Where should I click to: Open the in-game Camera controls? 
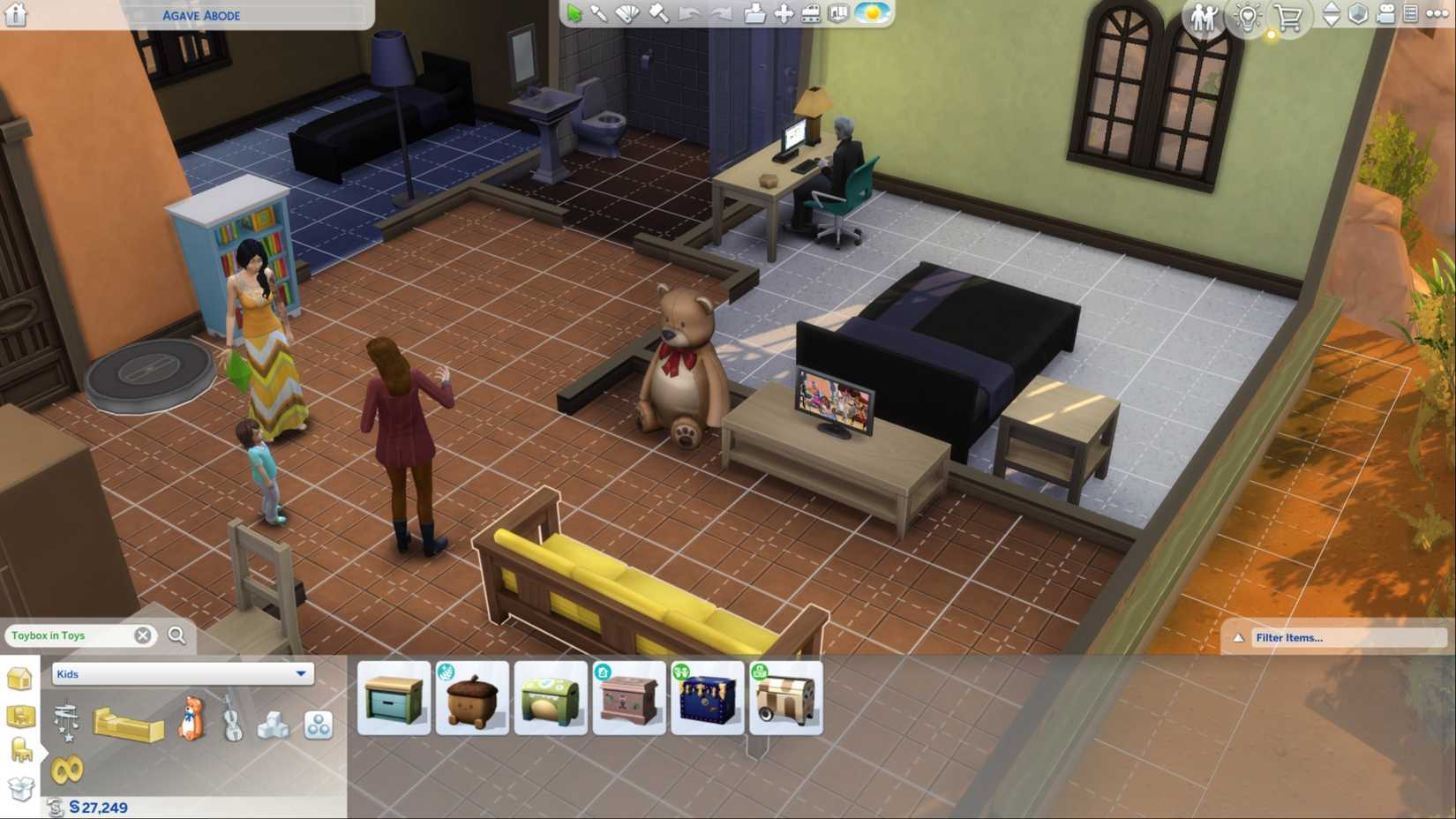(1385, 14)
